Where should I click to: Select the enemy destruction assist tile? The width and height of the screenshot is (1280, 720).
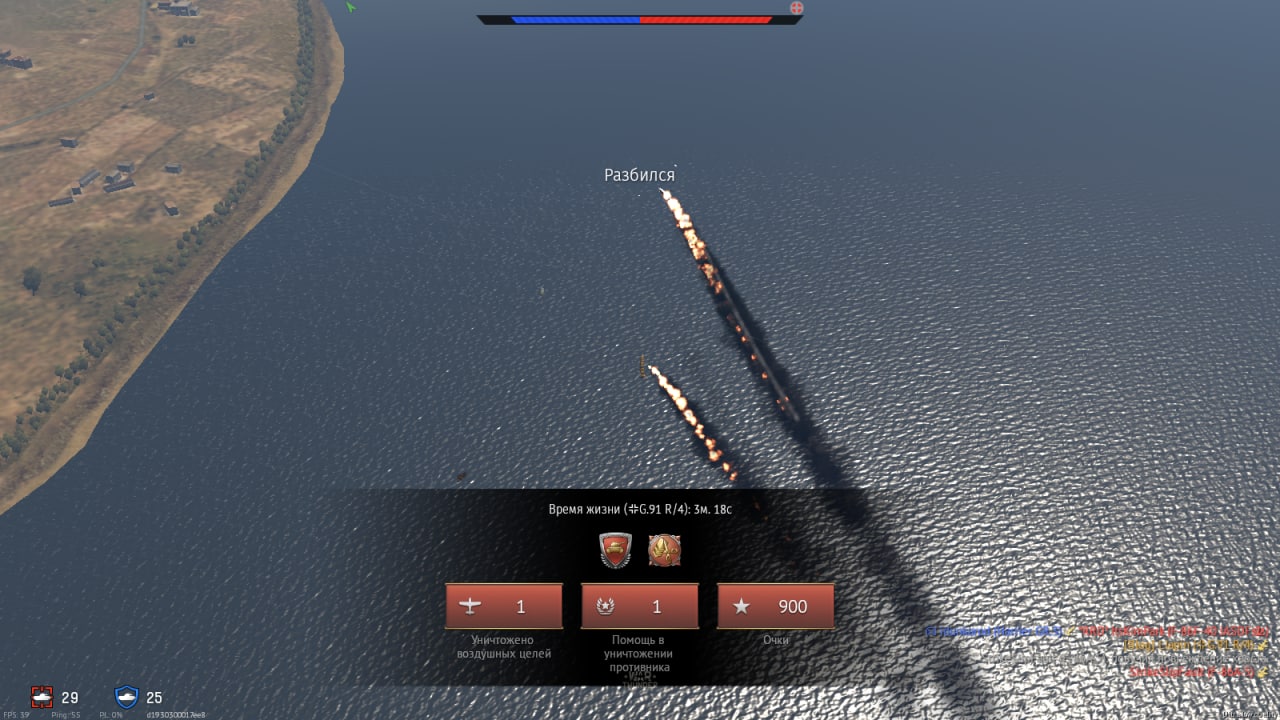pos(640,607)
